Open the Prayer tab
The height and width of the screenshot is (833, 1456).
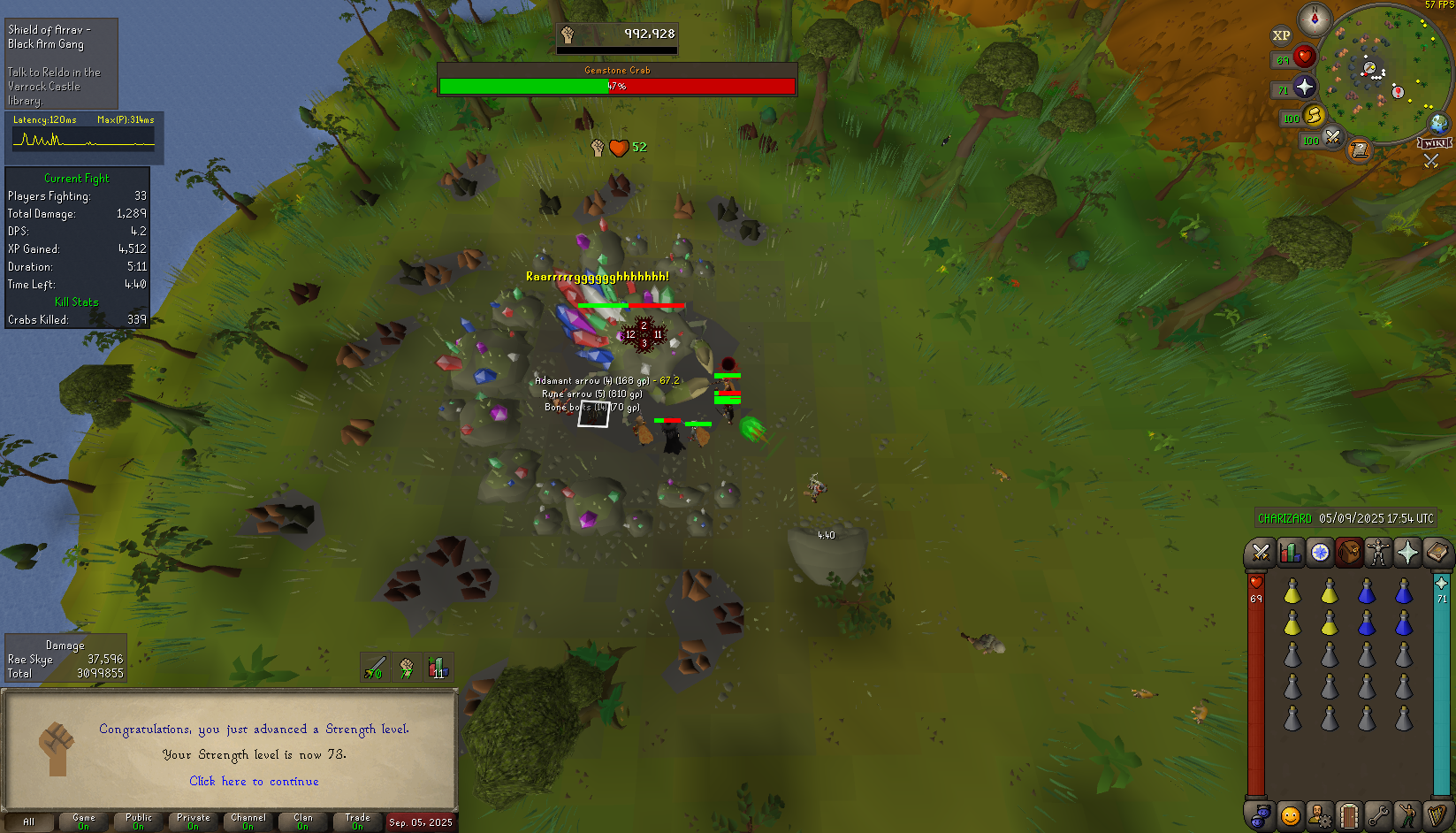[x=1407, y=553]
